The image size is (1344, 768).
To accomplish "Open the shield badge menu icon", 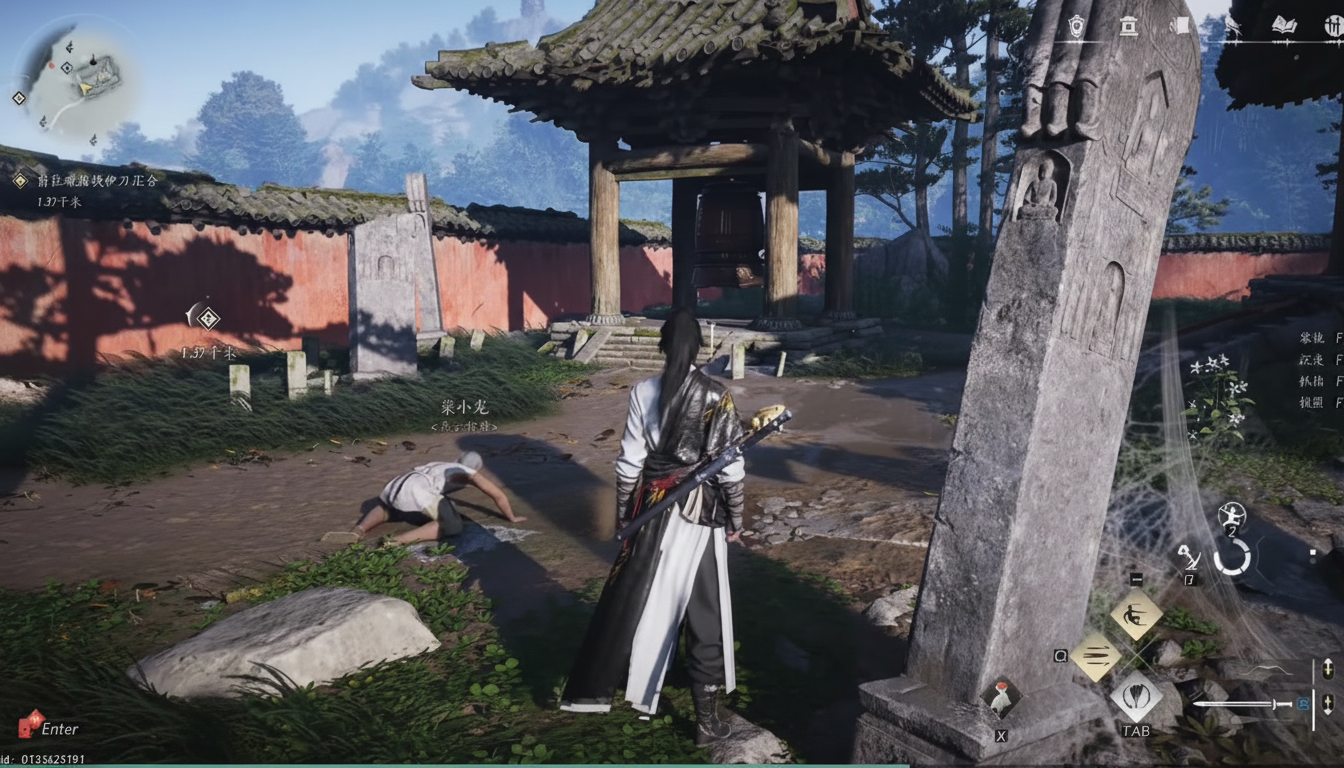I will [1076, 27].
